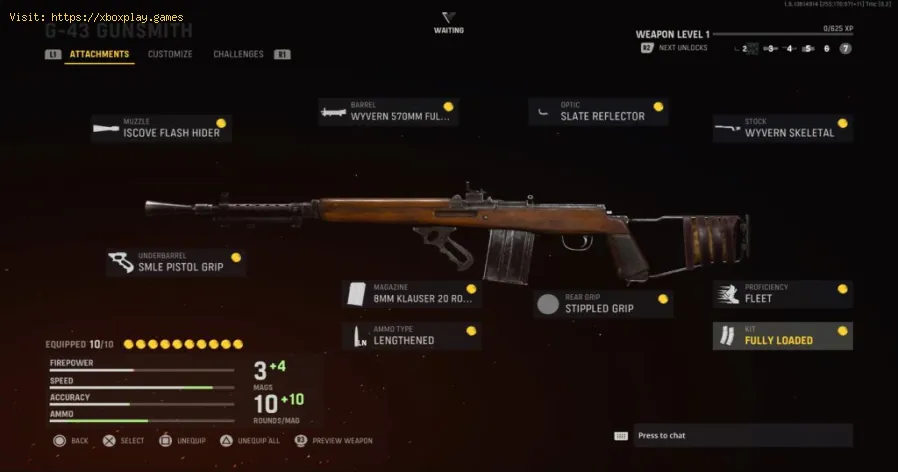Open the 8mm Klauser magazine slot
898x472 pixels.
click(x=411, y=294)
